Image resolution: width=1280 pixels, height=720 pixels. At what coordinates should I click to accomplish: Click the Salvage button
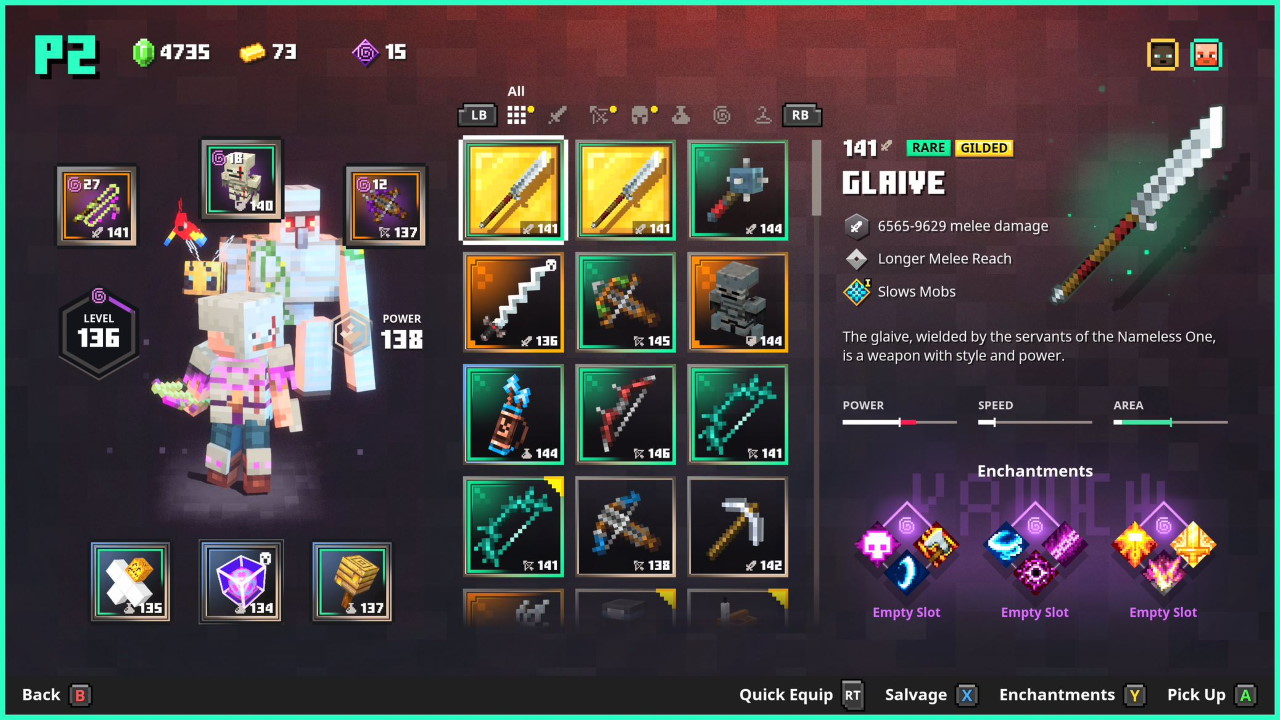coord(917,694)
